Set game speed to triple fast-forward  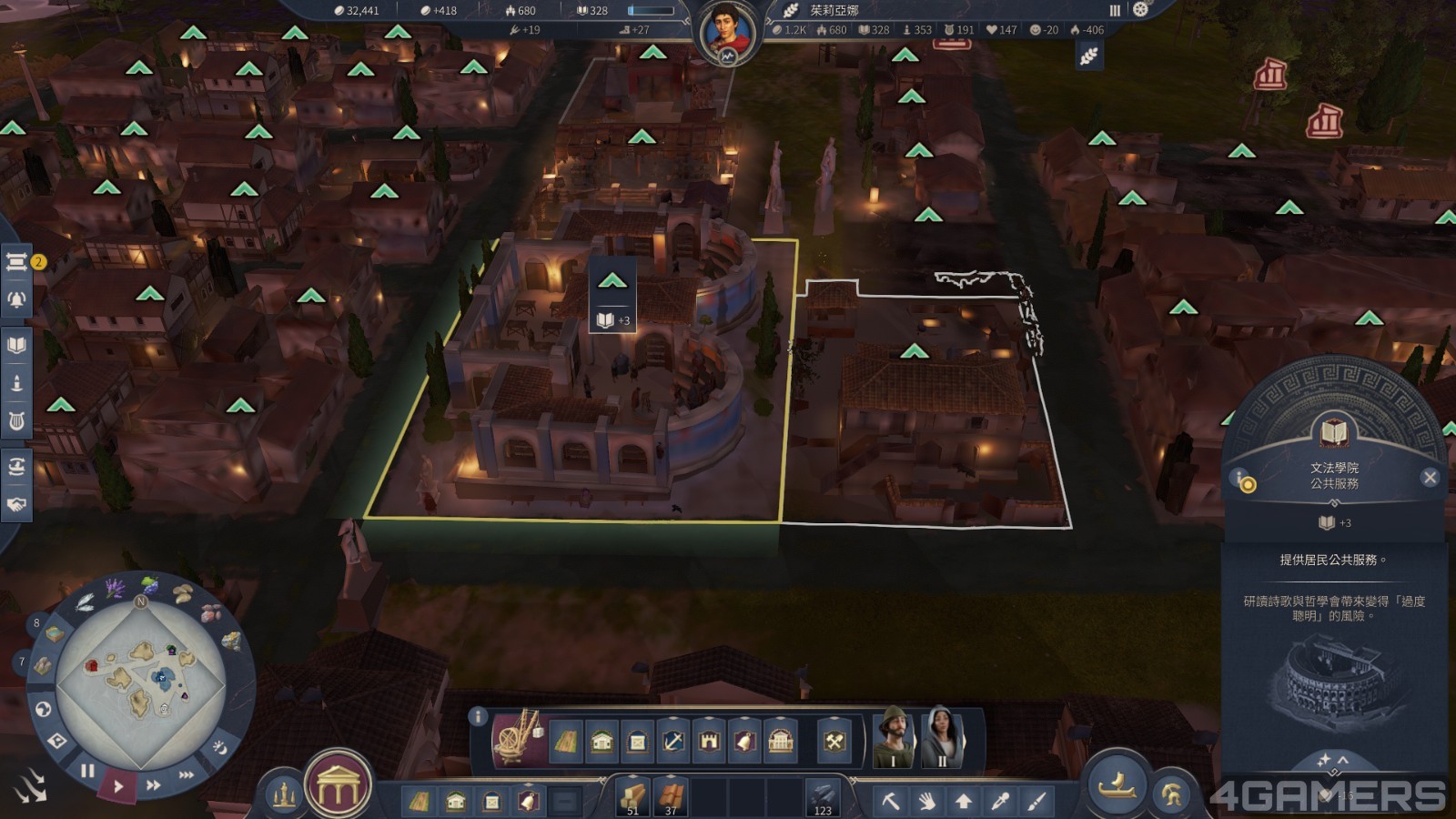click(x=186, y=775)
